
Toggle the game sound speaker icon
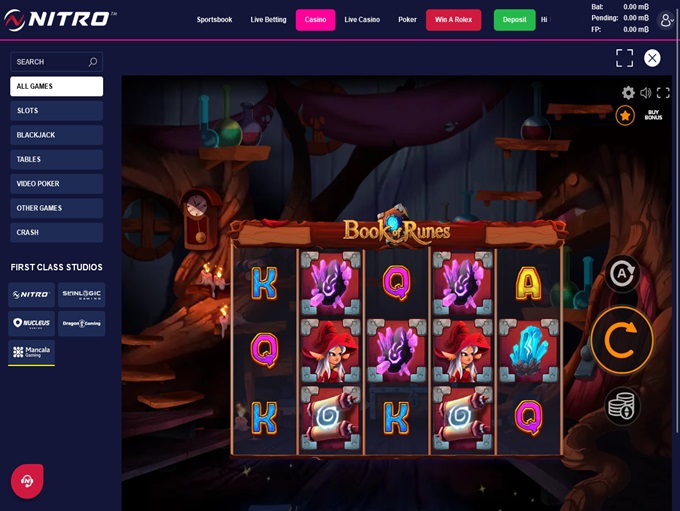pyautogui.click(x=646, y=93)
